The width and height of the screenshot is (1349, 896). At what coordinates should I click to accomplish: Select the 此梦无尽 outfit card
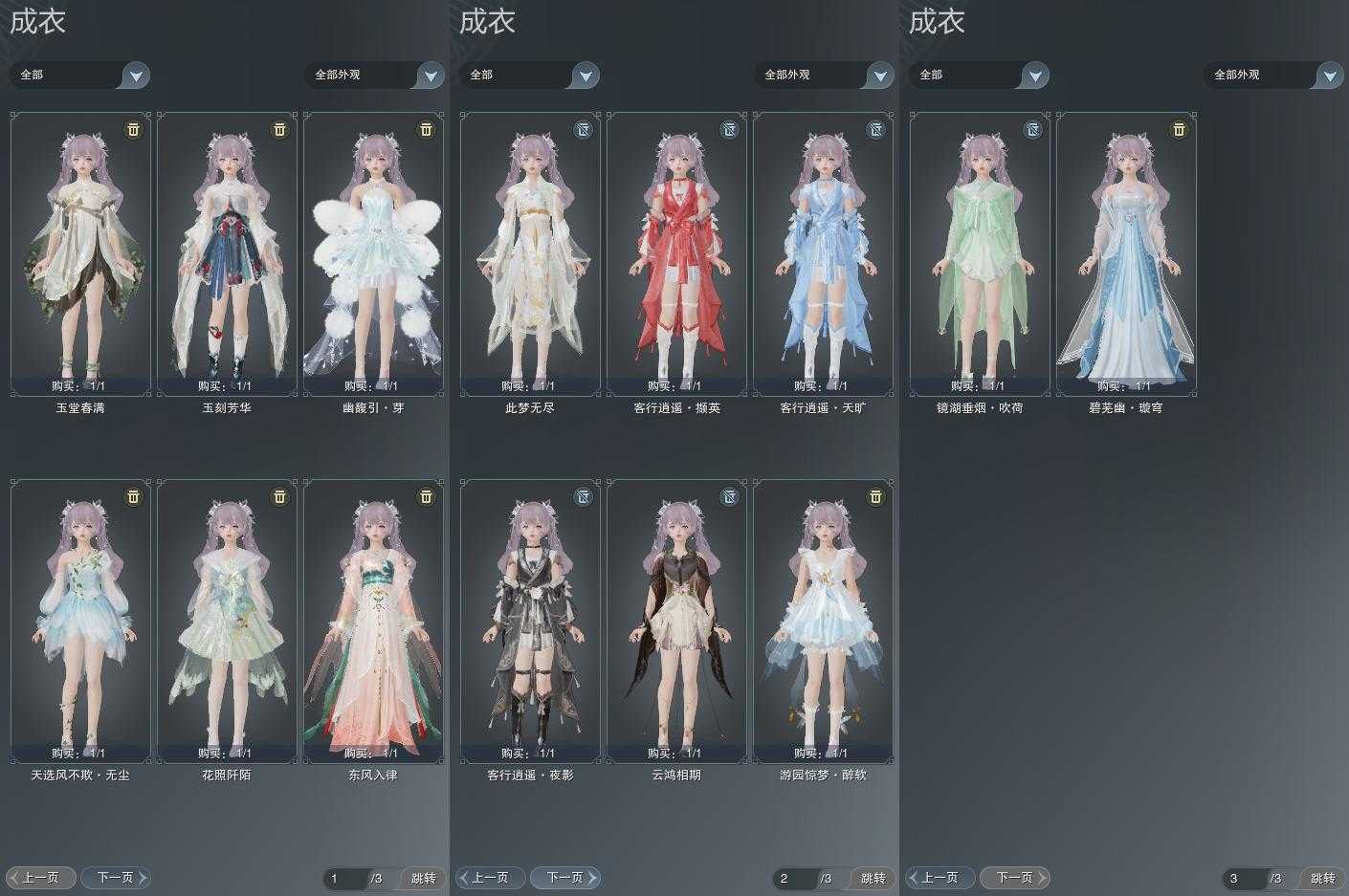[x=530, y=253]
